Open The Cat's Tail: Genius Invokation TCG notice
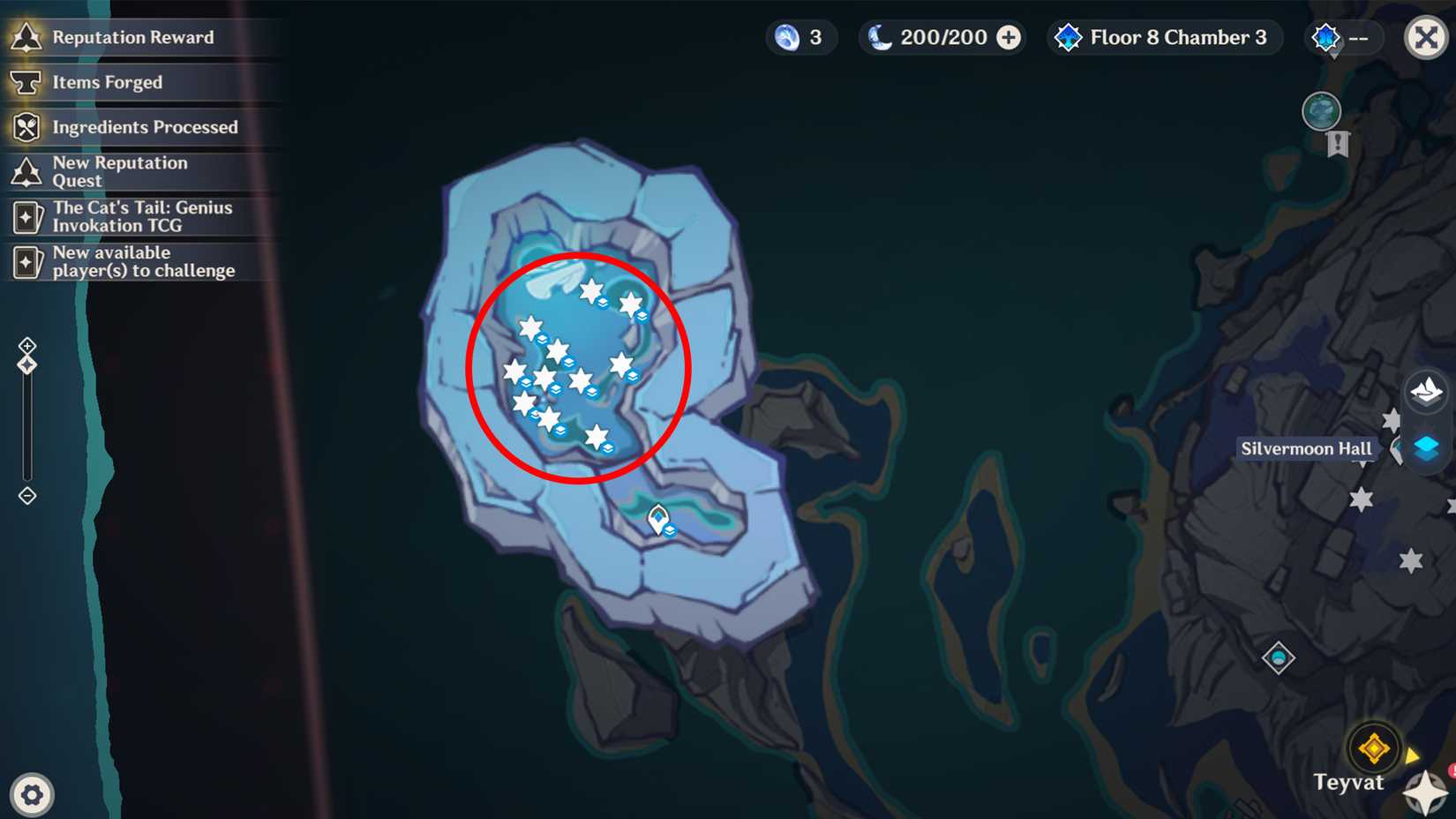Viewport: 1456px width, 819px height. point(141,216)
